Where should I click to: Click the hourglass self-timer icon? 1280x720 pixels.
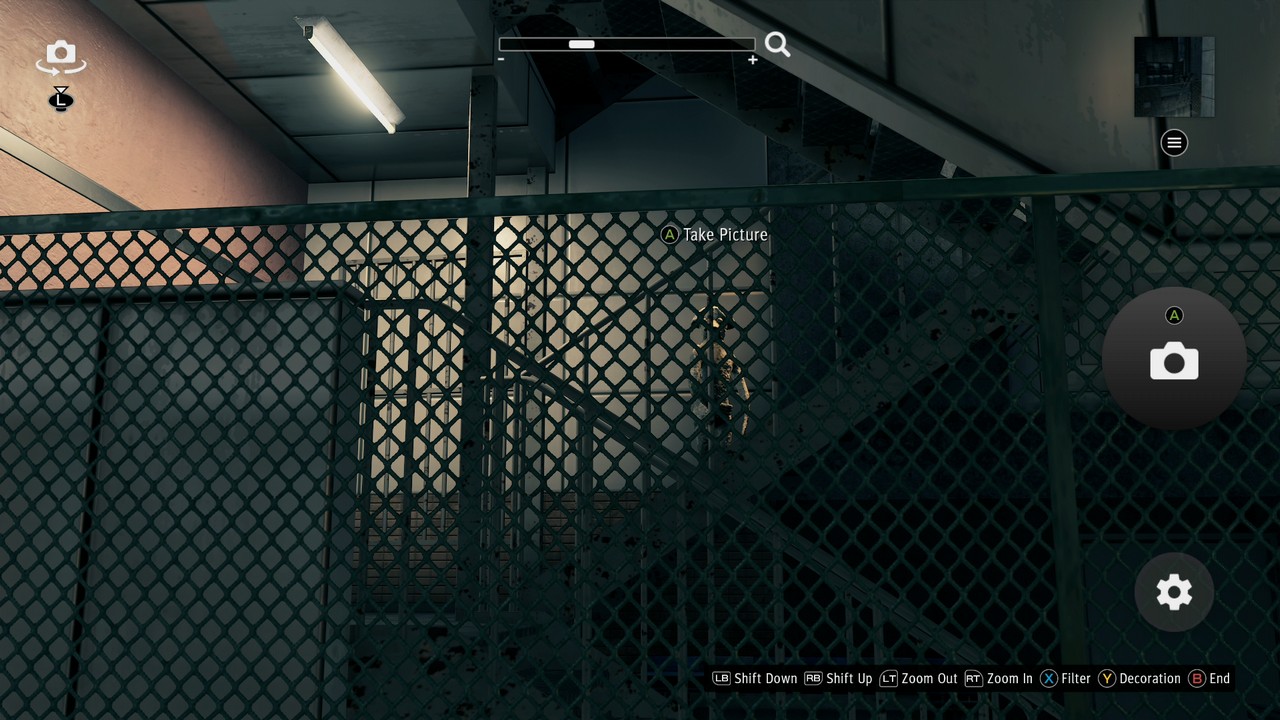tap(60, 100)
